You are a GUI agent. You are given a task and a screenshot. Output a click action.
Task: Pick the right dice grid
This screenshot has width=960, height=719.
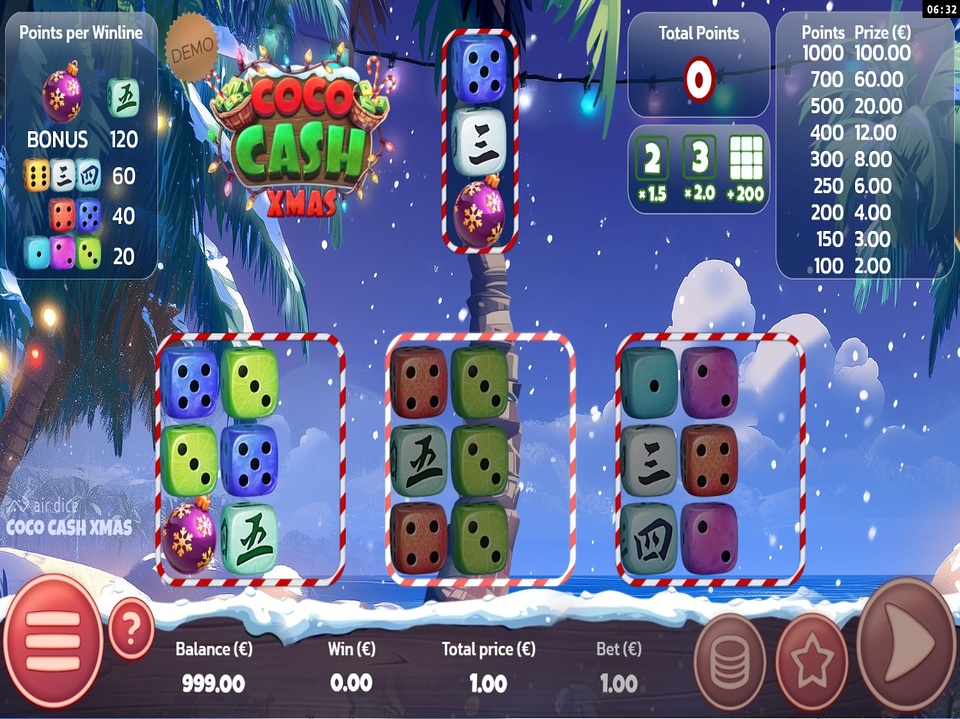tap(710, 459)
